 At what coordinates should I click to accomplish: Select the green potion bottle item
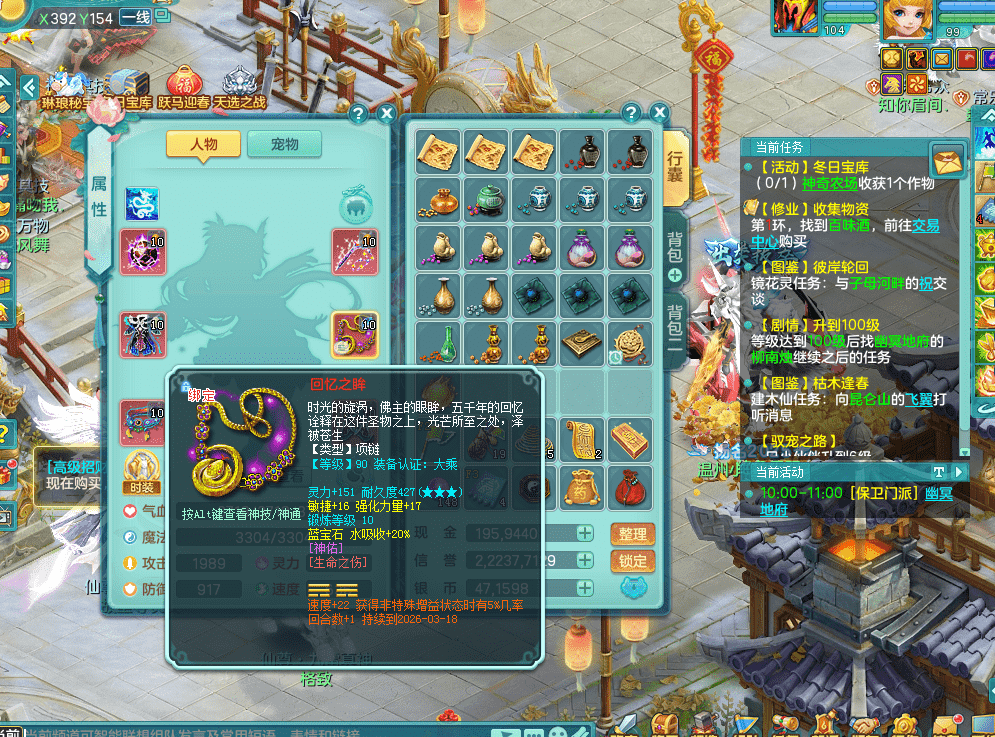[x=438, y=342]
